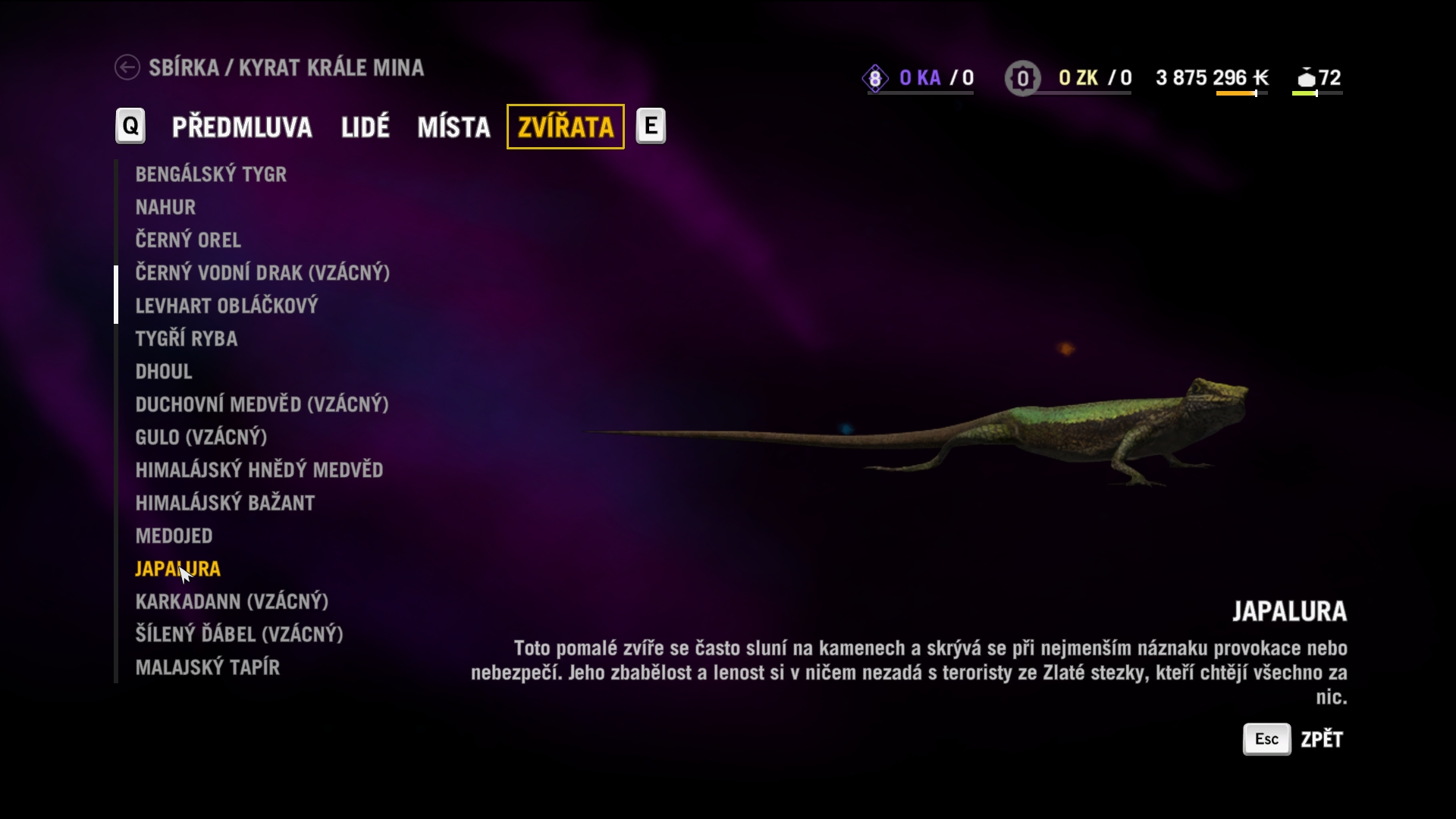View the Himalájský bažant entry

pos(224,503)
